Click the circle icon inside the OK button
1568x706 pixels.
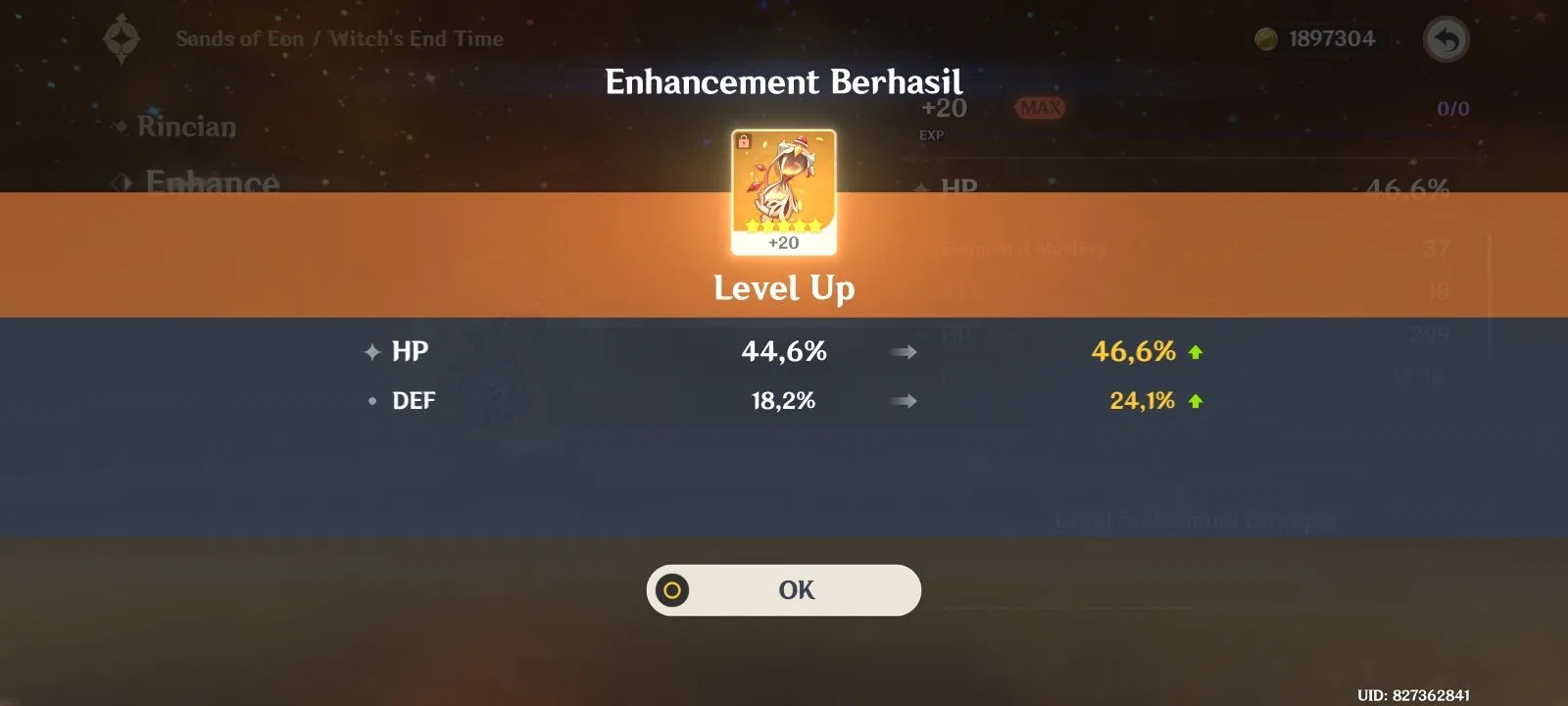tap(674, 589)
